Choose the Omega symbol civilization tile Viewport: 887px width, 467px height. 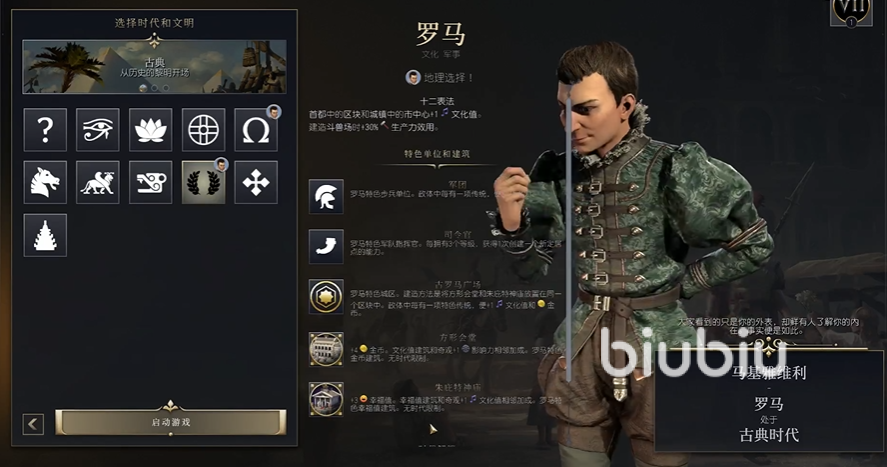tap(256, 130)
